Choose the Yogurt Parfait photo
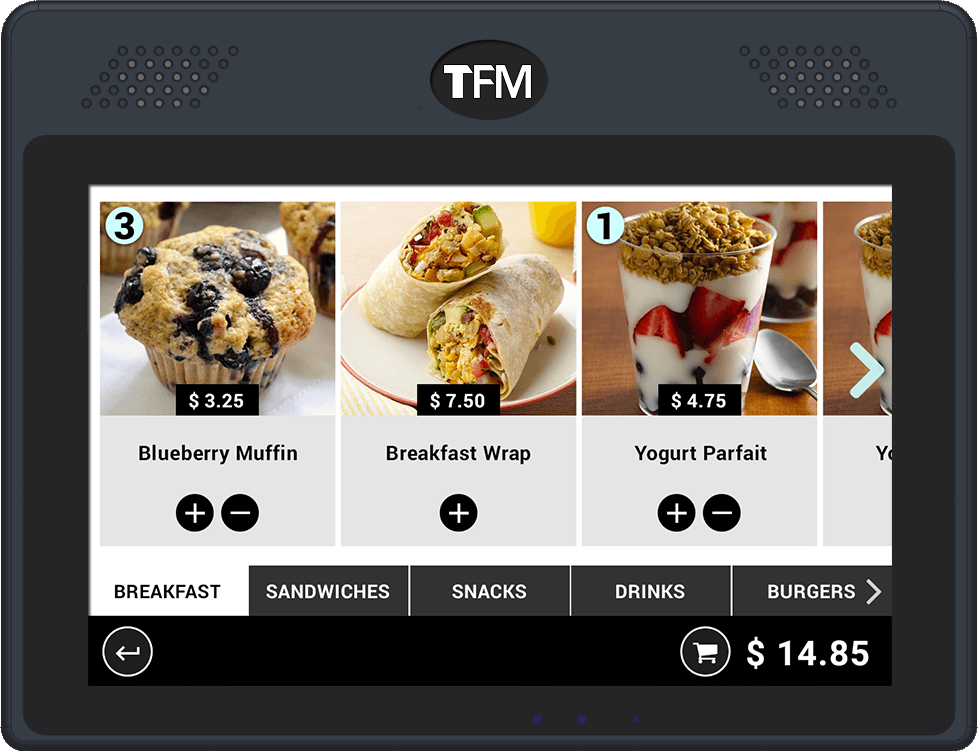 pos(699,300)
